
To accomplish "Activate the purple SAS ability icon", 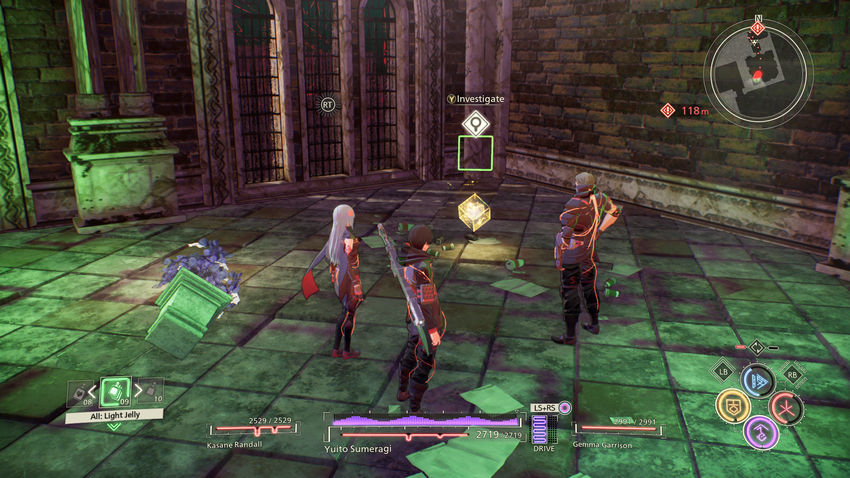I will point(759,432).
